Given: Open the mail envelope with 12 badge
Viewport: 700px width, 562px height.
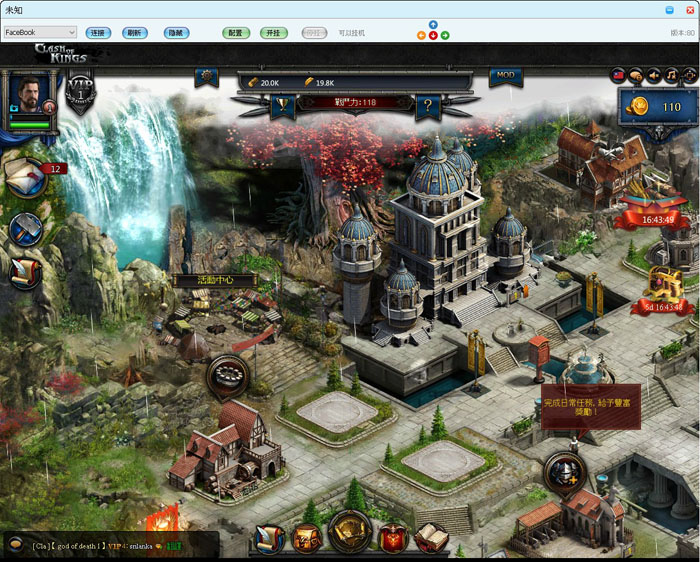Looking at the screenshot, I should pos(26,177).
